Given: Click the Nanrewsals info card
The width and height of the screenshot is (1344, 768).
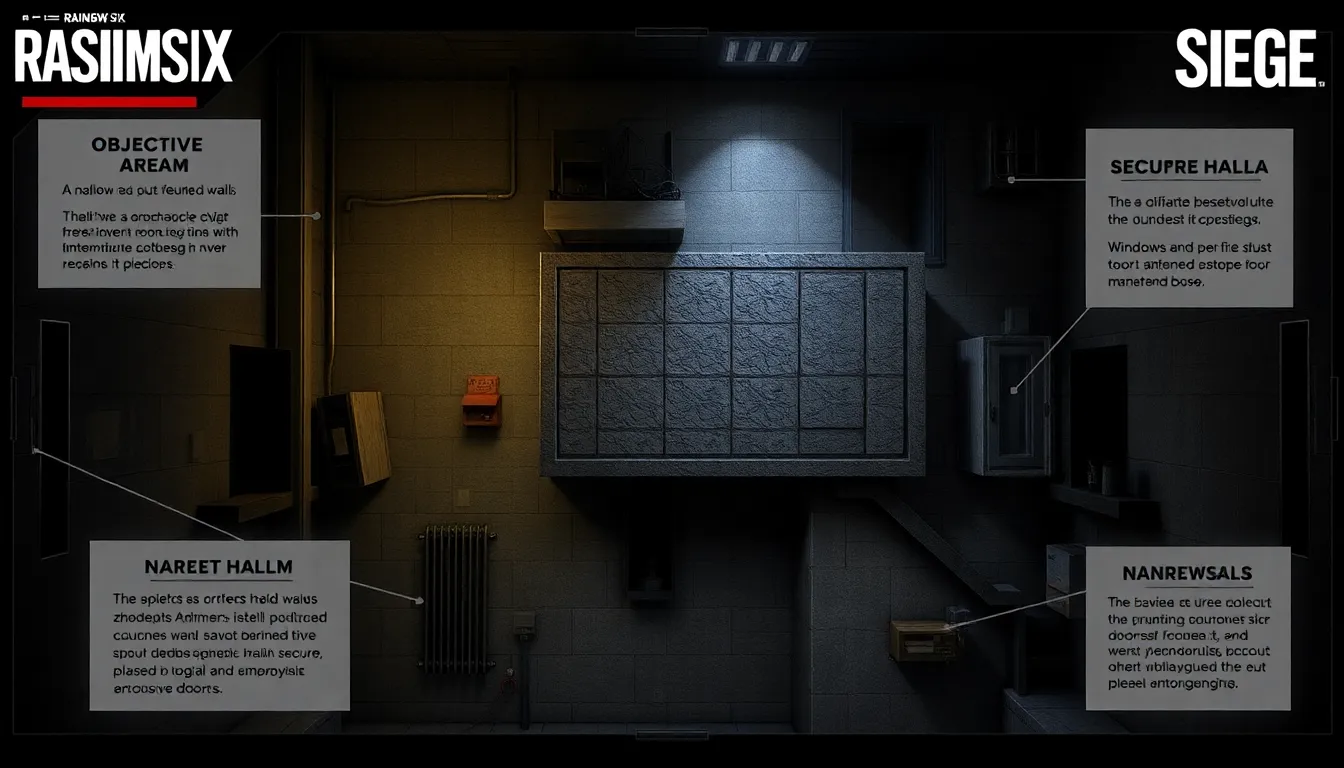Looking at the screenshot, I should pyautogui.click(x=1187, y=628).
